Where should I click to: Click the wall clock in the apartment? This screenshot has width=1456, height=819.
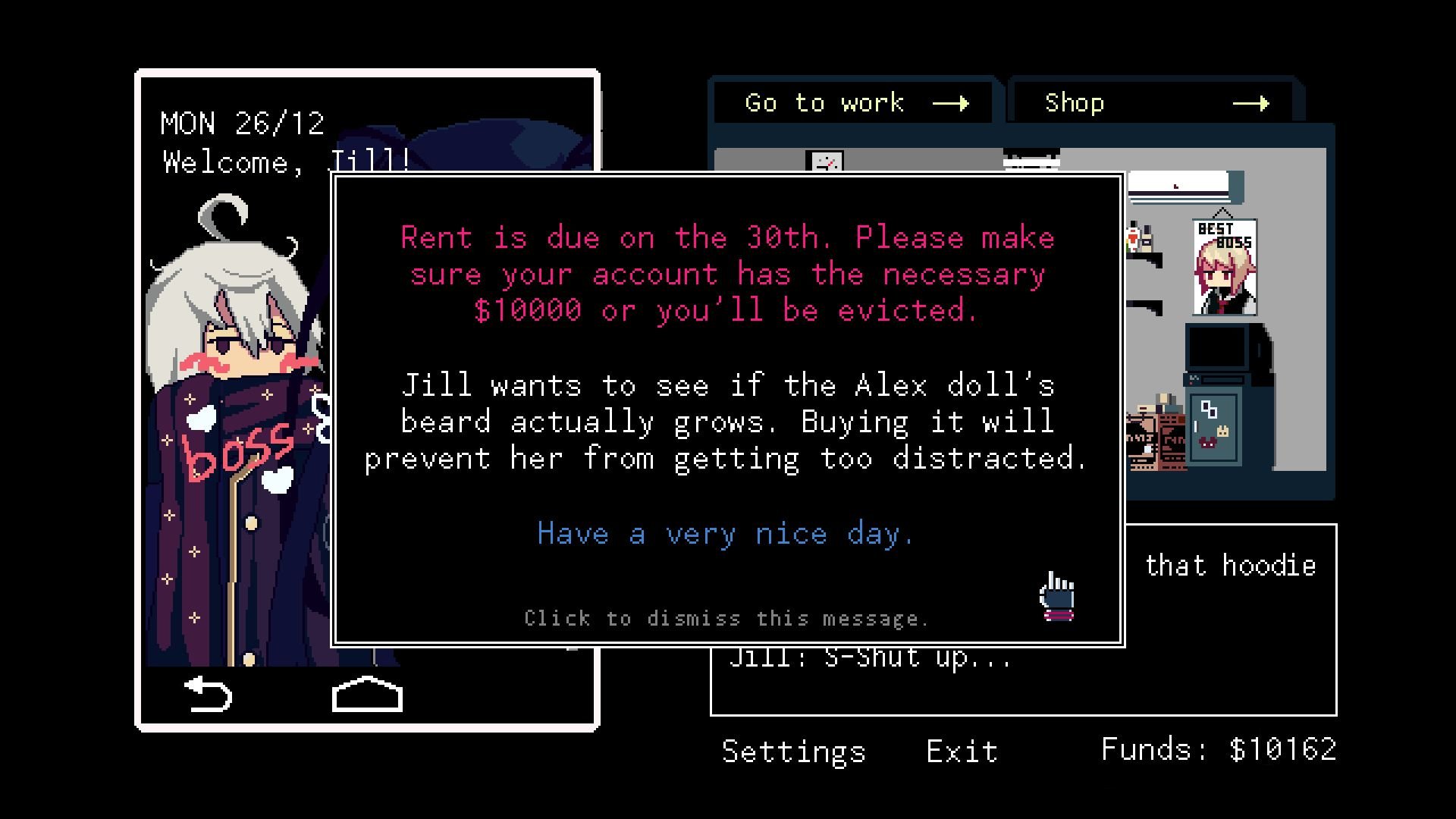pyautogui.click(x=826, y=162)
